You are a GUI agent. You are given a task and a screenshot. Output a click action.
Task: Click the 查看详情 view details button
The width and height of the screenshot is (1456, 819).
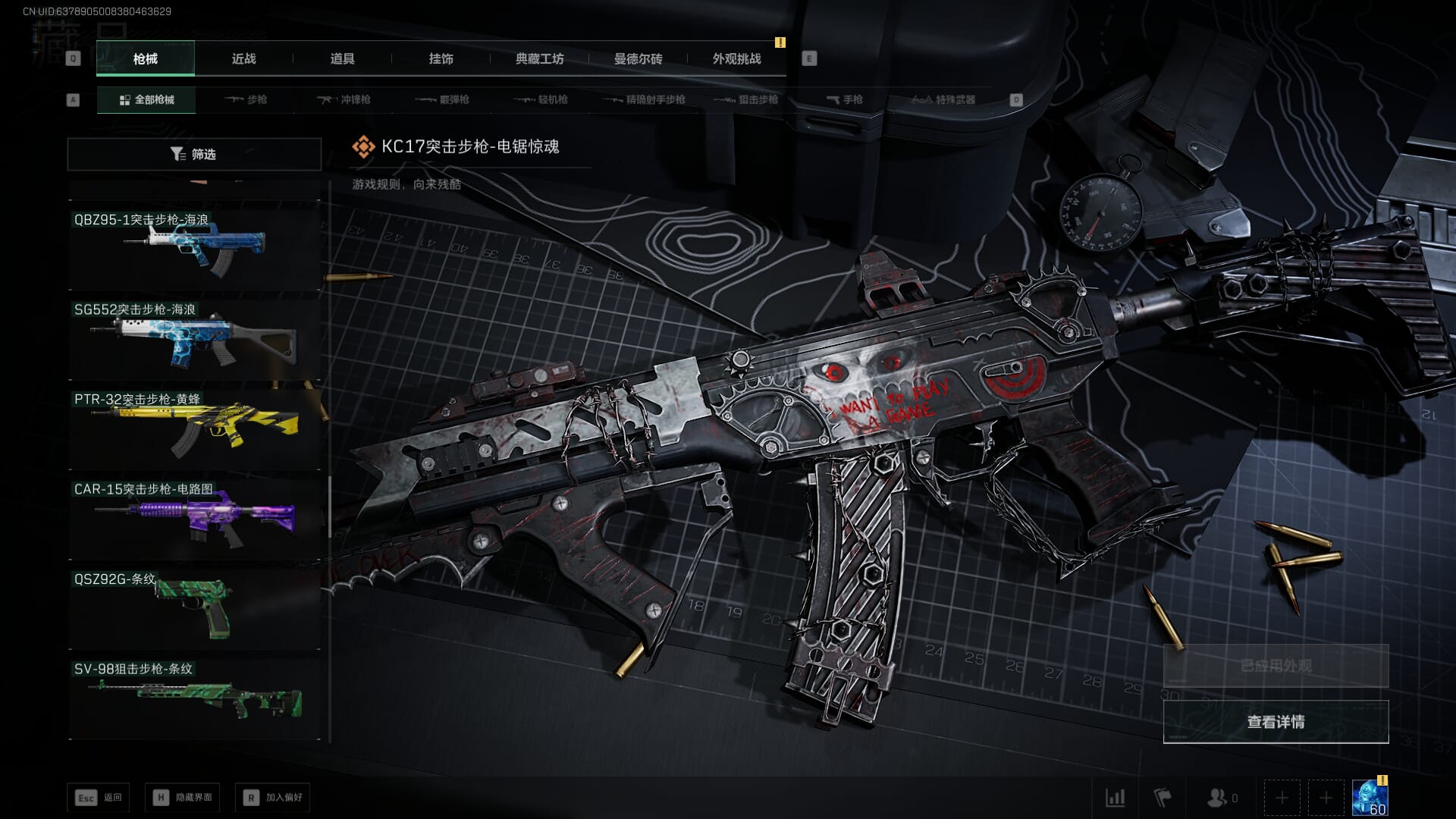[x=1276, y=721]
